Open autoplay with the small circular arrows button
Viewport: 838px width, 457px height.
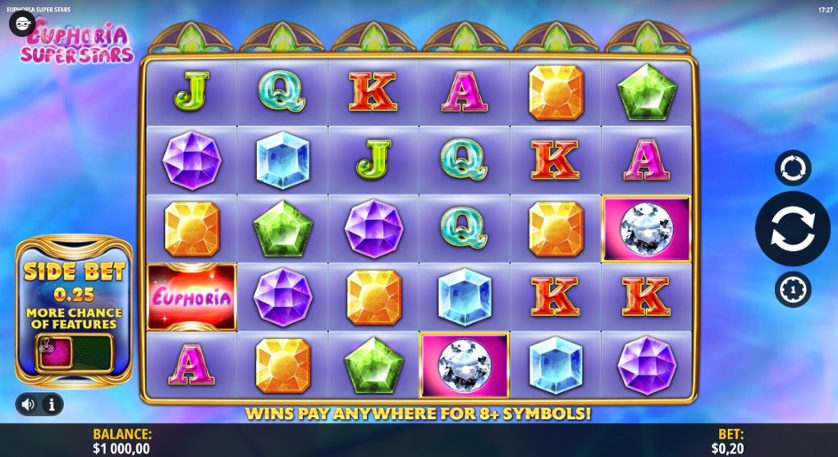tap(792, 168)
